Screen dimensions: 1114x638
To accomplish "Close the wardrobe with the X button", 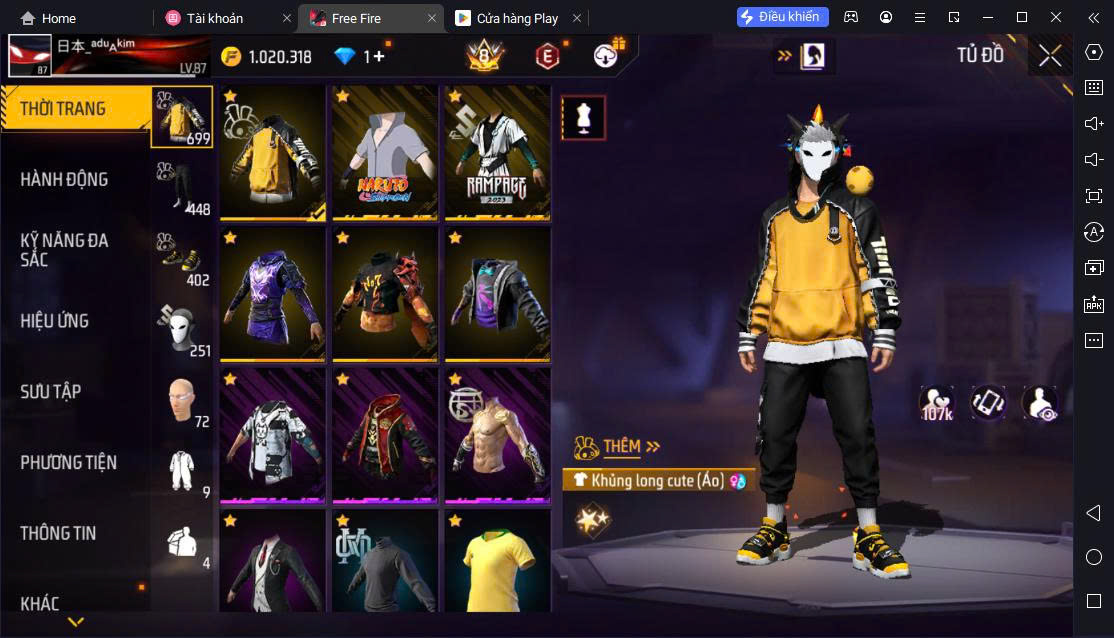I will (x=1049, y=56).
